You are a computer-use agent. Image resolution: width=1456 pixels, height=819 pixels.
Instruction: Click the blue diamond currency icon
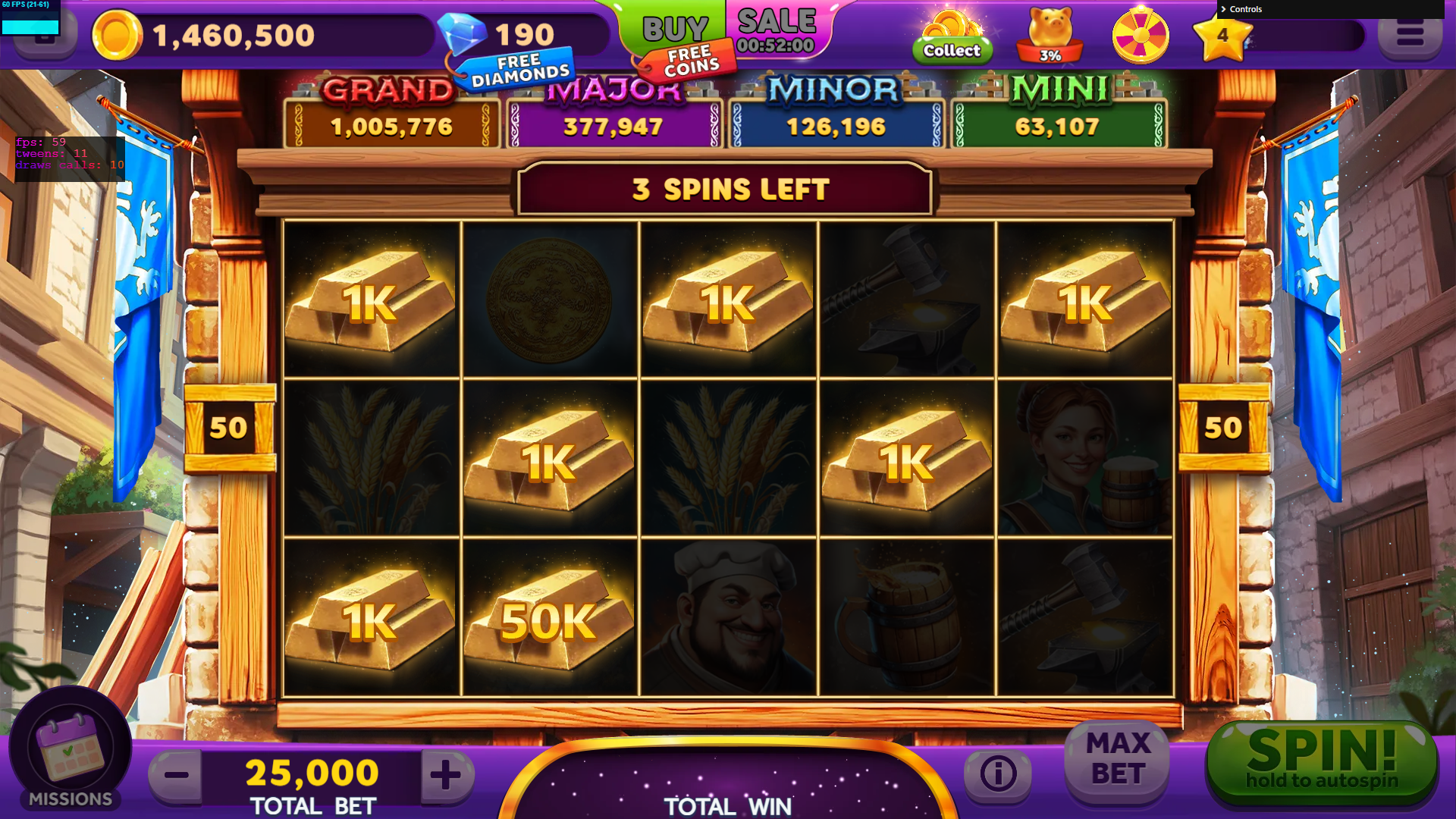click(x=462, y=32)
